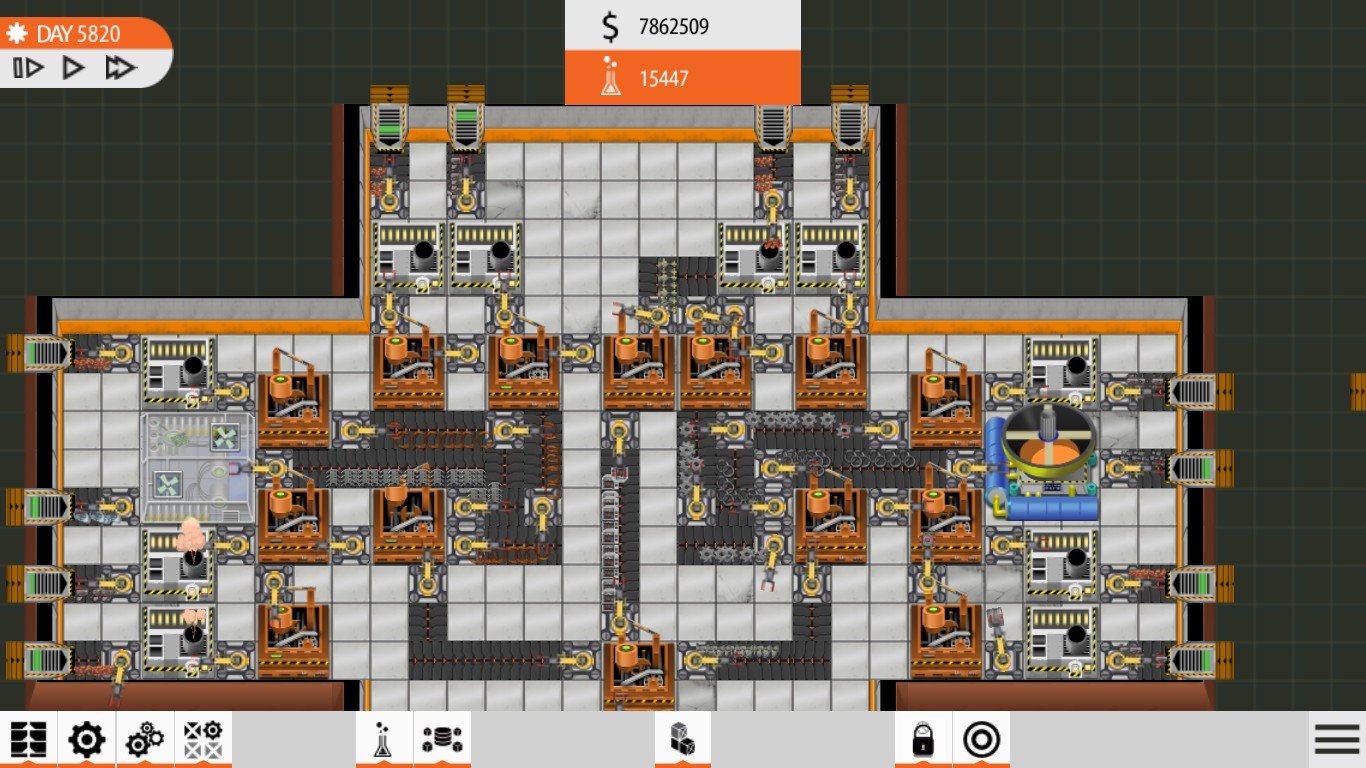The image size is (1366, 768).
Task: Set the game to normal play speed
Action: coord(73,68)
